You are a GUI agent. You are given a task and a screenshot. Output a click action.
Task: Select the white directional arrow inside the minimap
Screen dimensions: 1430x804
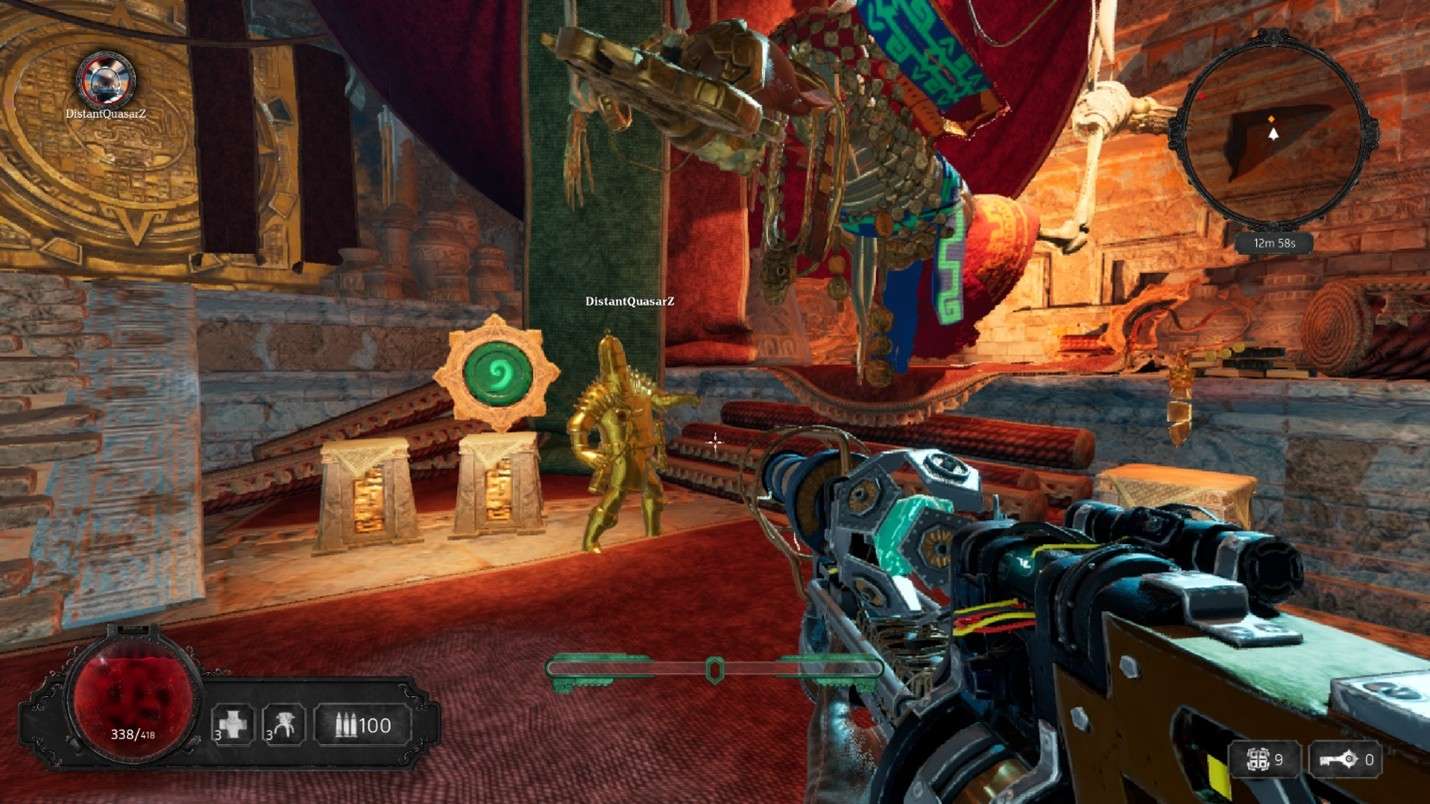(1274, 134)
